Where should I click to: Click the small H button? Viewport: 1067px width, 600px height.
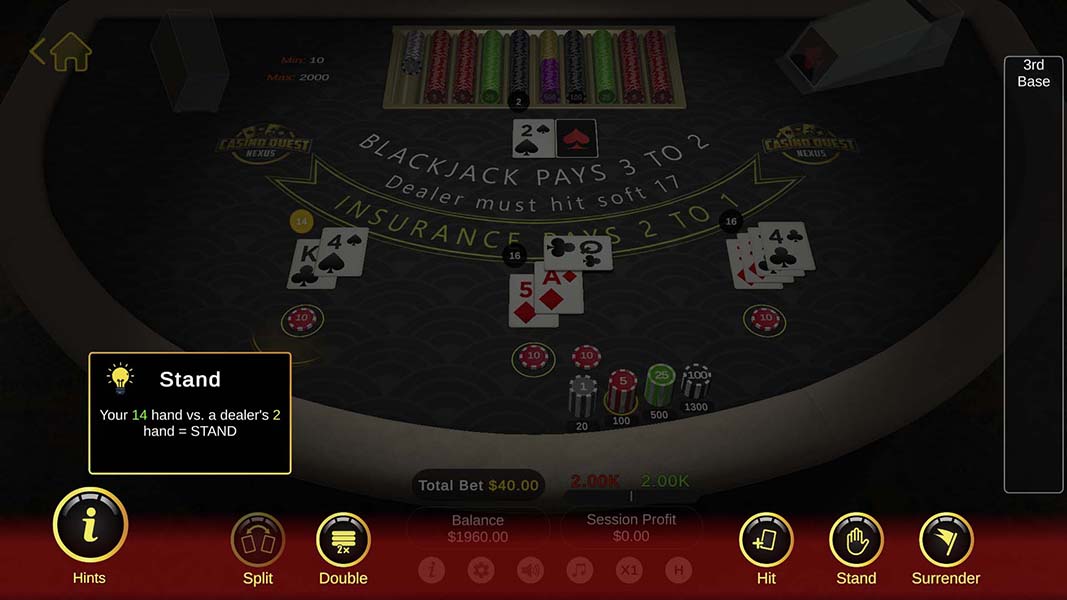678,570
